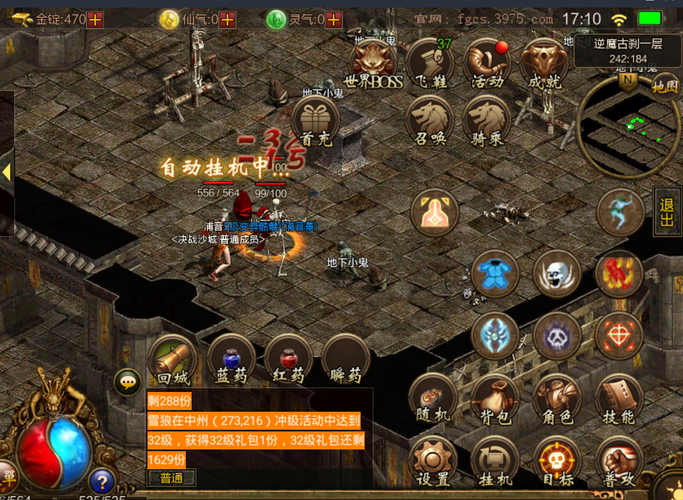Toggle the 骑乘 mount button
683x500 pixels.
point(487,120)
